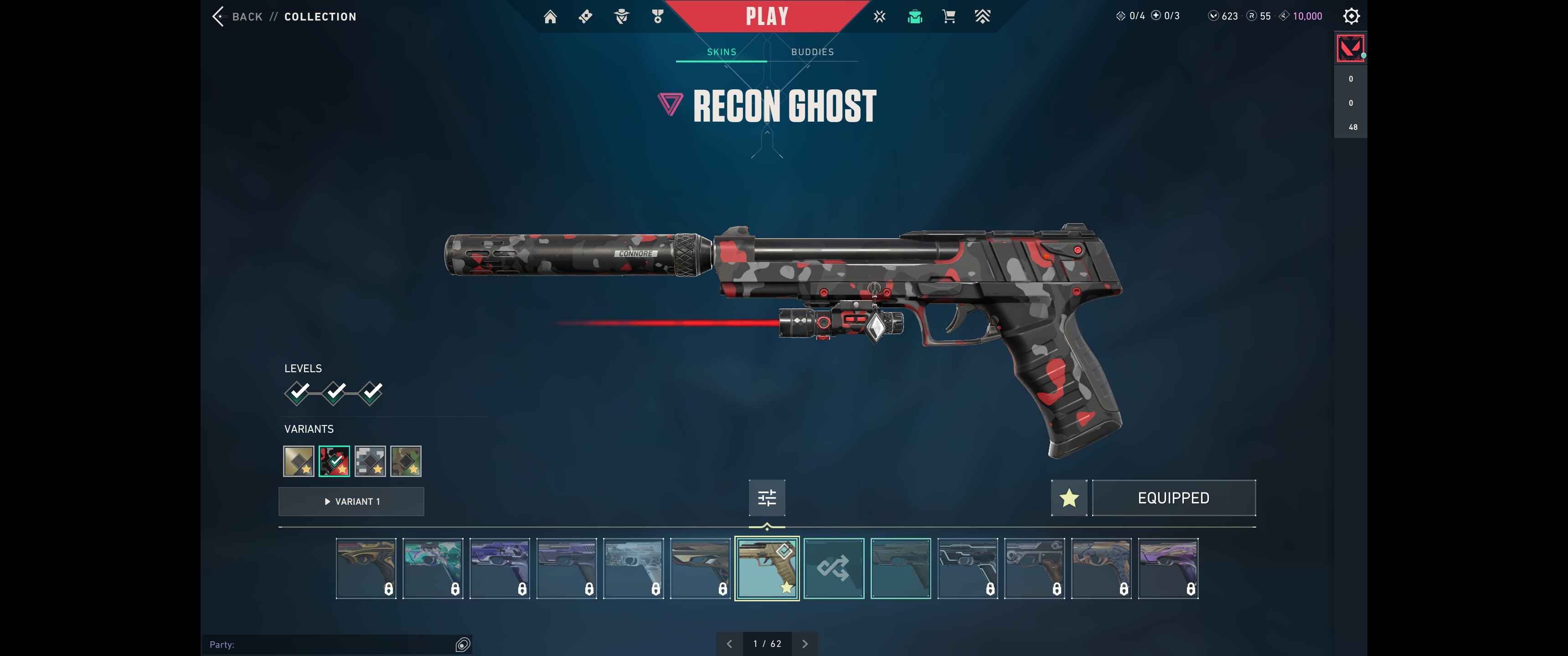Open the settings gear icon
1568x656 pixels.
(x=1351, y=16)
